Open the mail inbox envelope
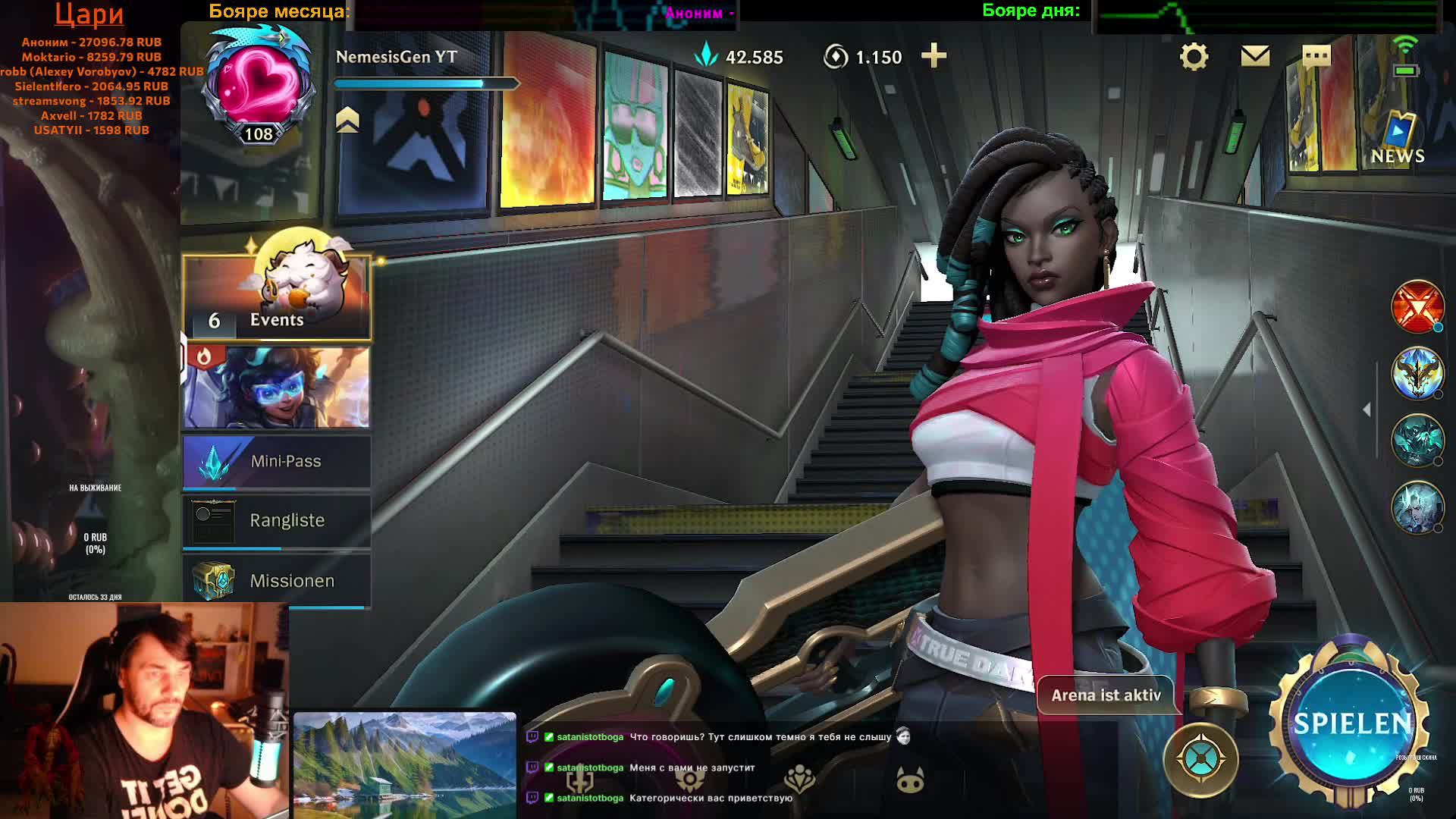 [1255, 56]
